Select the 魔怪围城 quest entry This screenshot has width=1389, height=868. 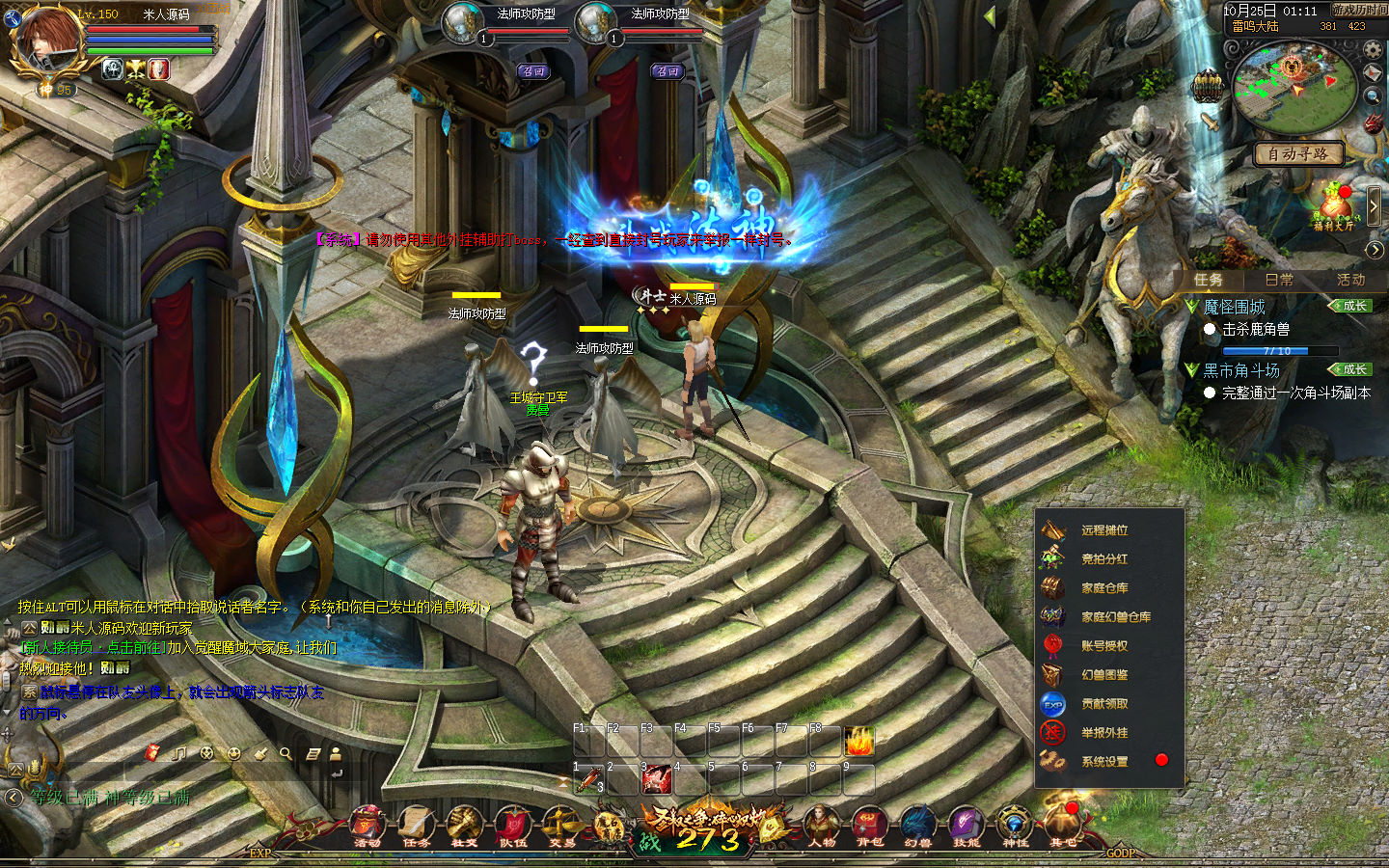[1234, 307]
